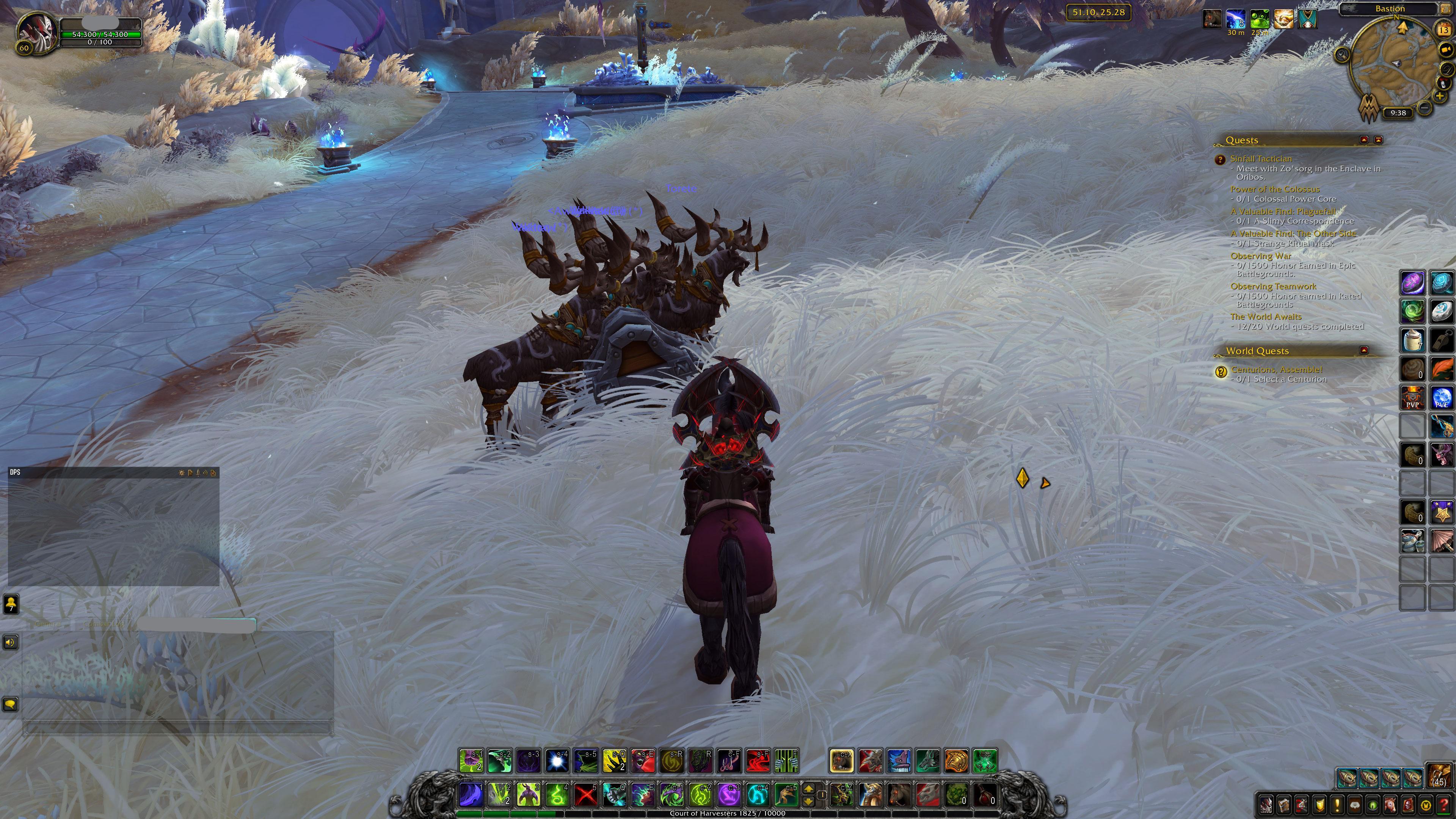The height and width of the screenshot is (819, 1456).
Task: Open the calendar button showing 13
Action: [x=1444, y=30]
